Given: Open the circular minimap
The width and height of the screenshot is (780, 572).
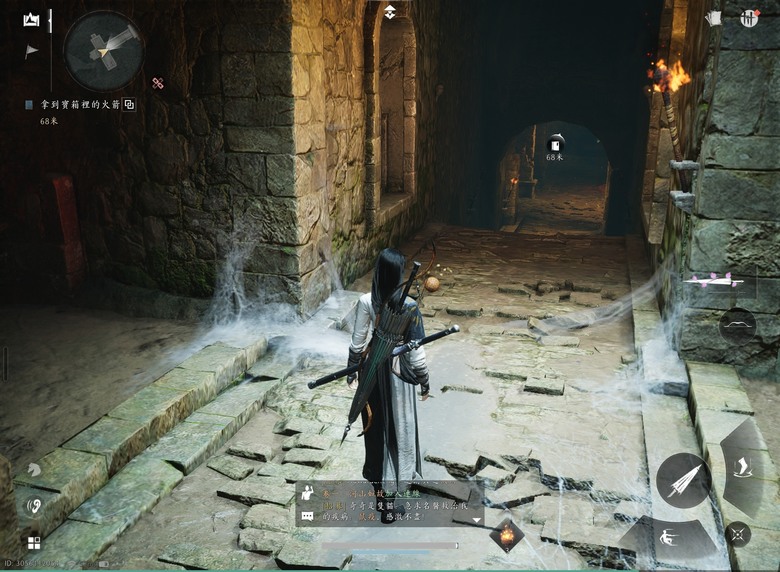Looking at the screenshot, I should coord(103,49).
